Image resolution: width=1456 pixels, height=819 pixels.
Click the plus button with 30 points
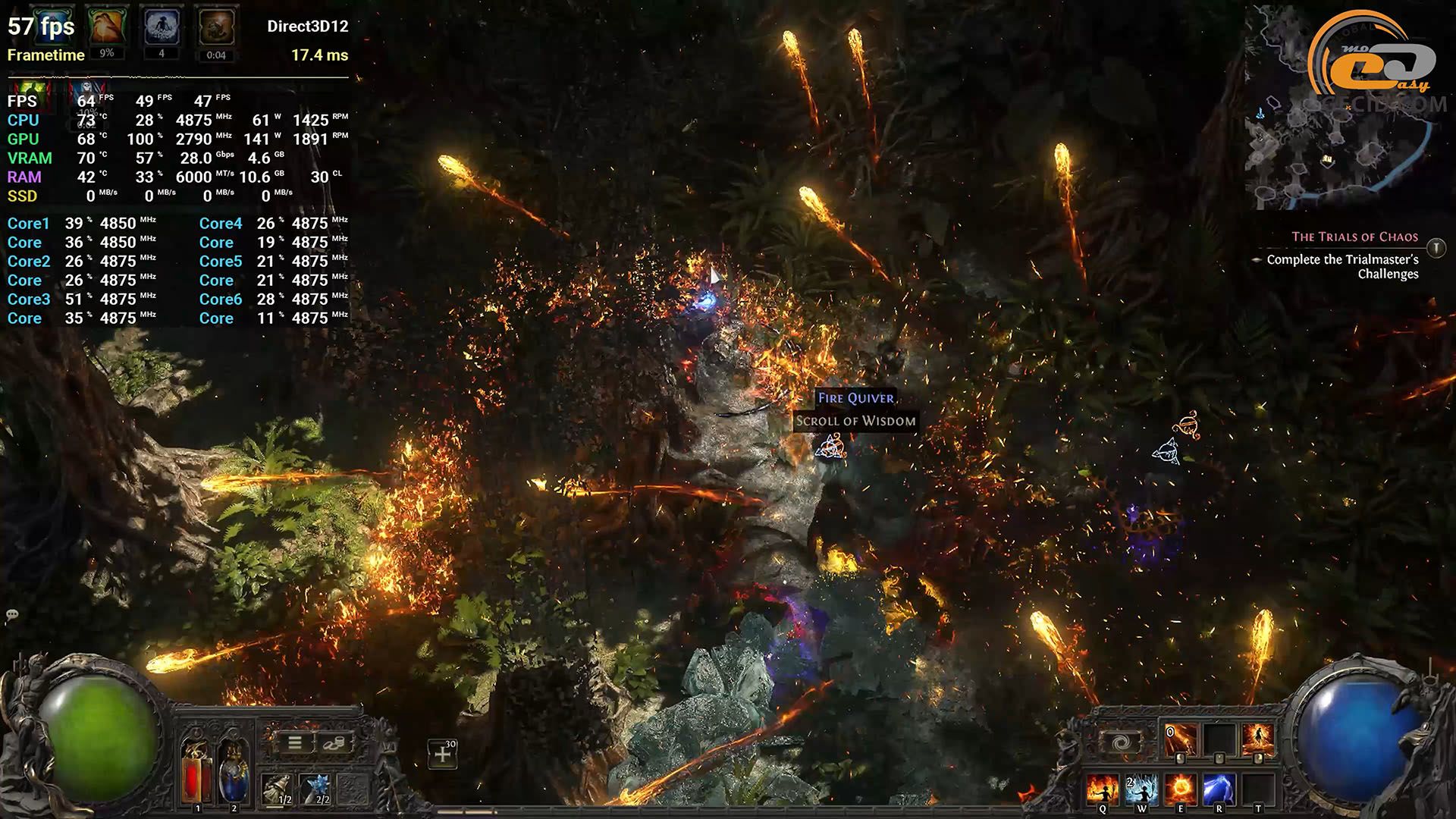click(x=443, y=754)
